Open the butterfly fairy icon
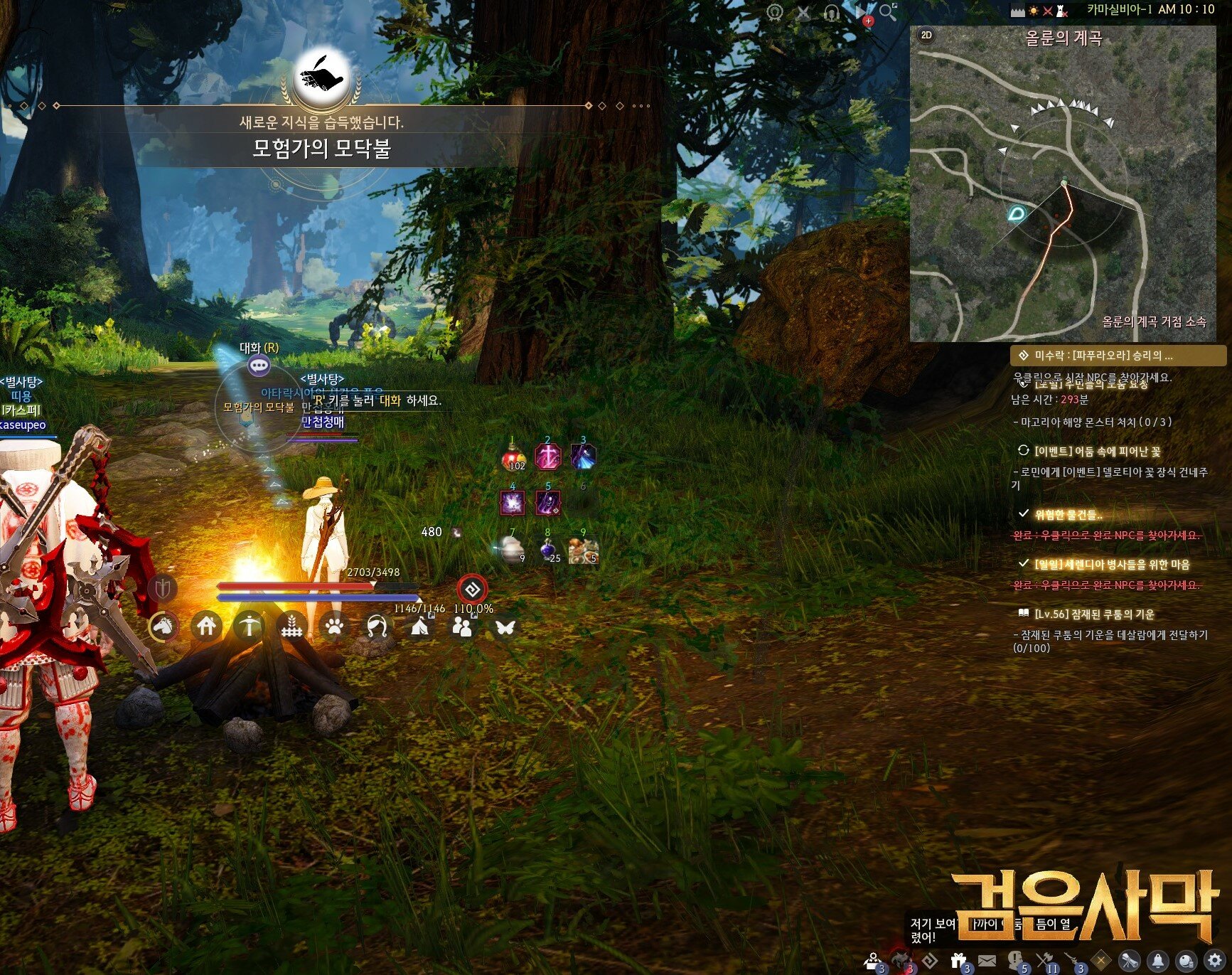 (x=505, y=627)
